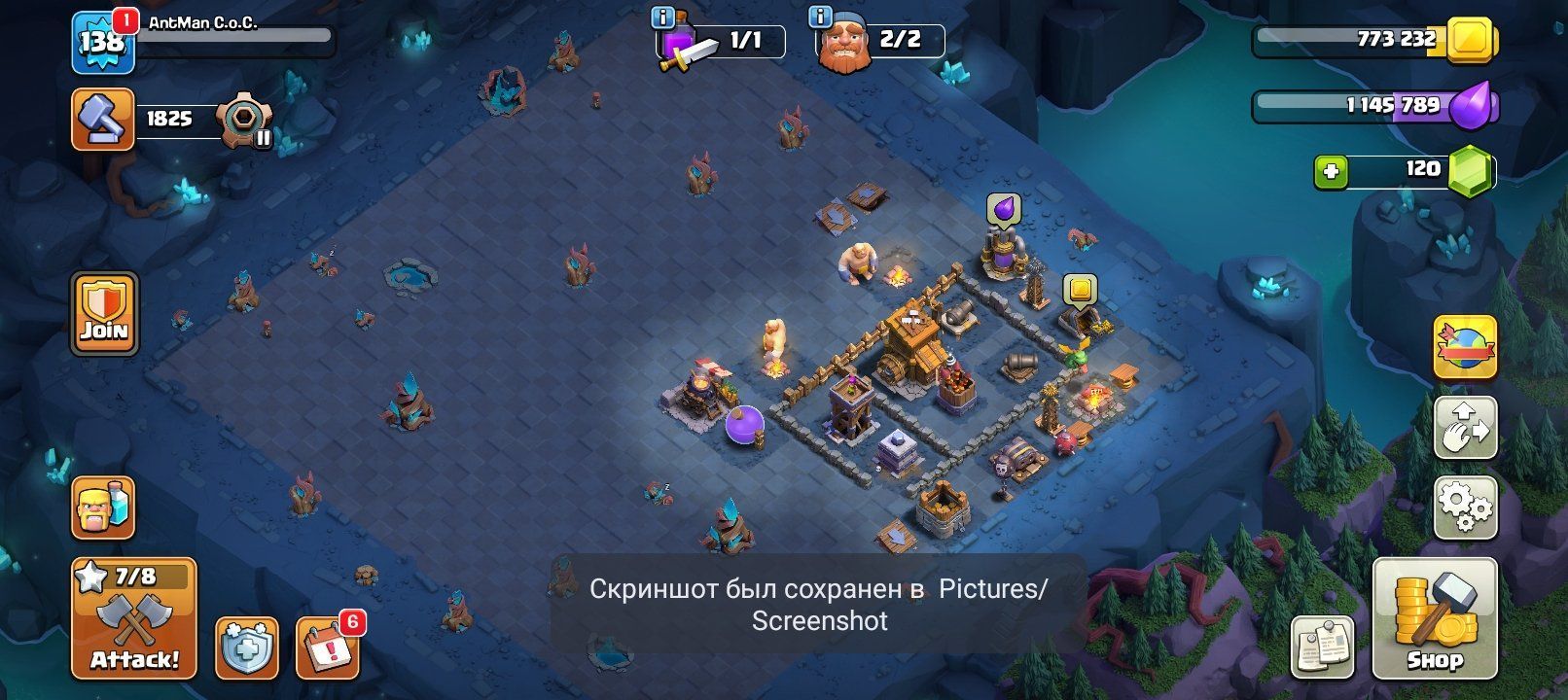
Task: Tap the Attack! button
Action: (x=134, y=619)
